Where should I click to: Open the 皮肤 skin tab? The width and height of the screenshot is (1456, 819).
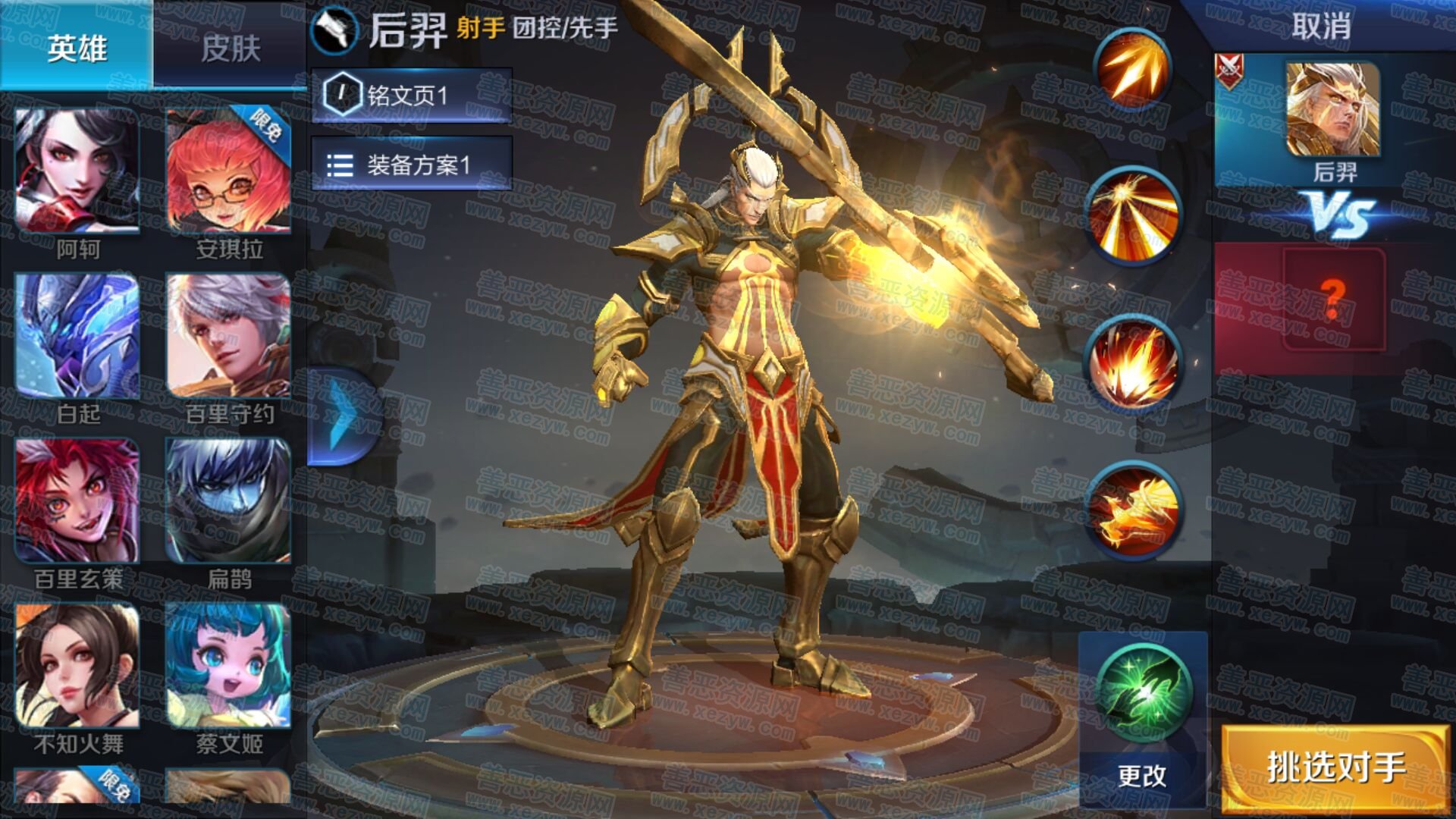tap(231, 47)
